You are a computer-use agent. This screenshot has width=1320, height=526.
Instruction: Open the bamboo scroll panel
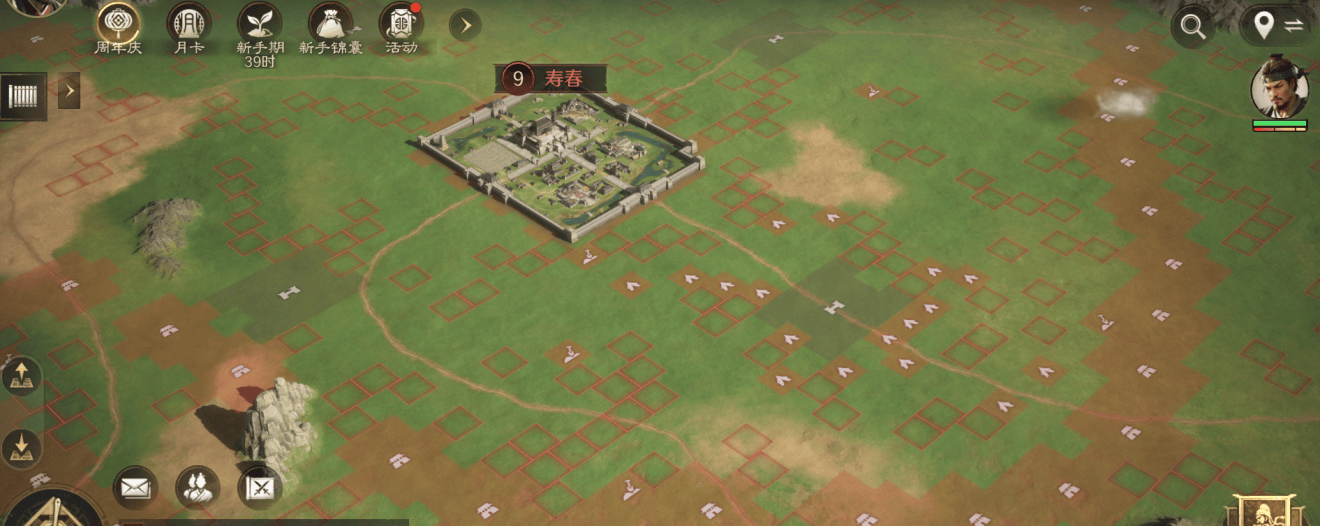coord(22,96)
